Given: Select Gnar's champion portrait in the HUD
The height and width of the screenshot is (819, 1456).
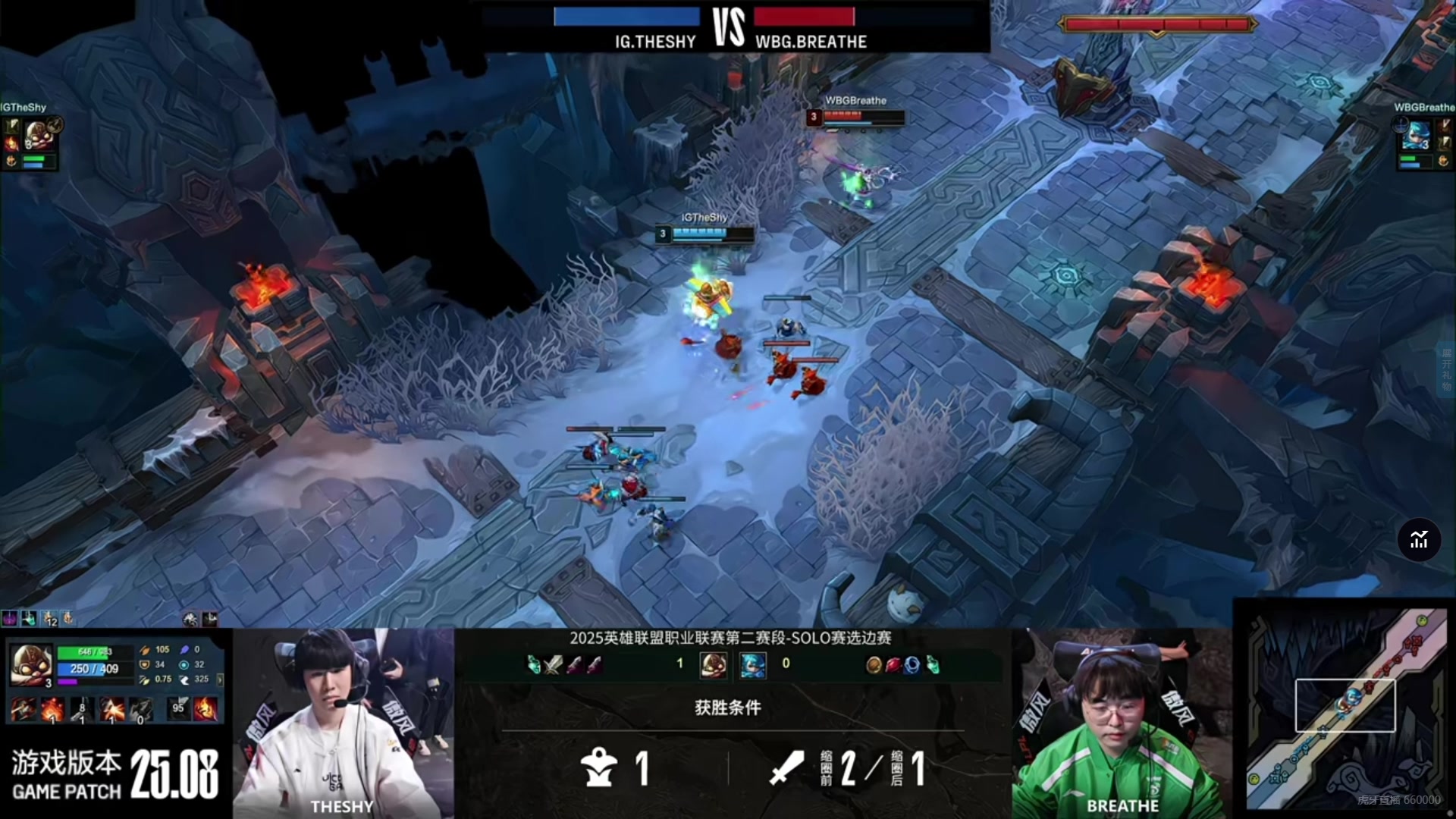Looking at the screenshot, I should tap(31, 664).
